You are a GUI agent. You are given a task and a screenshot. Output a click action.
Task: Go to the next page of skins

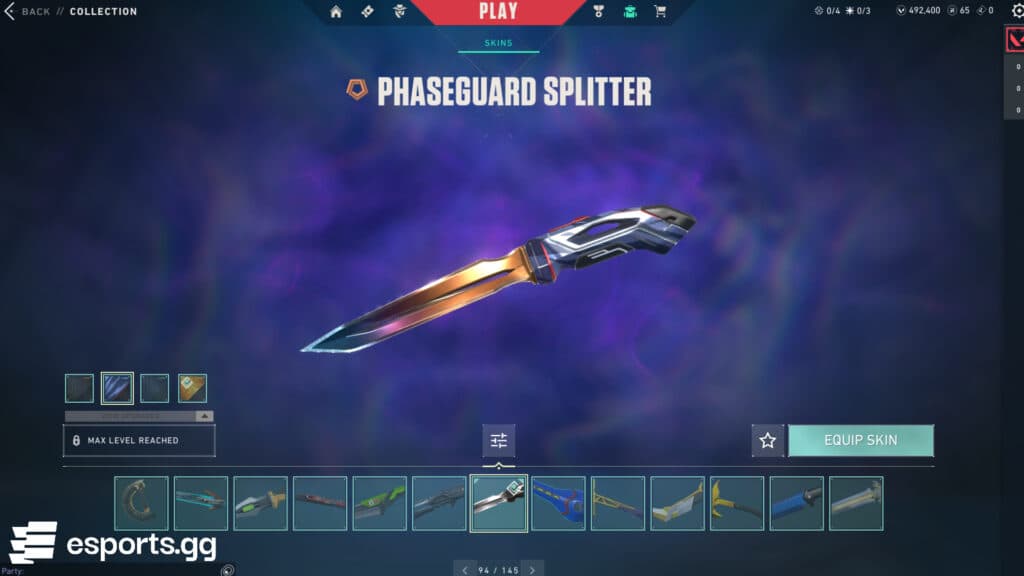[x=532, y=570]
